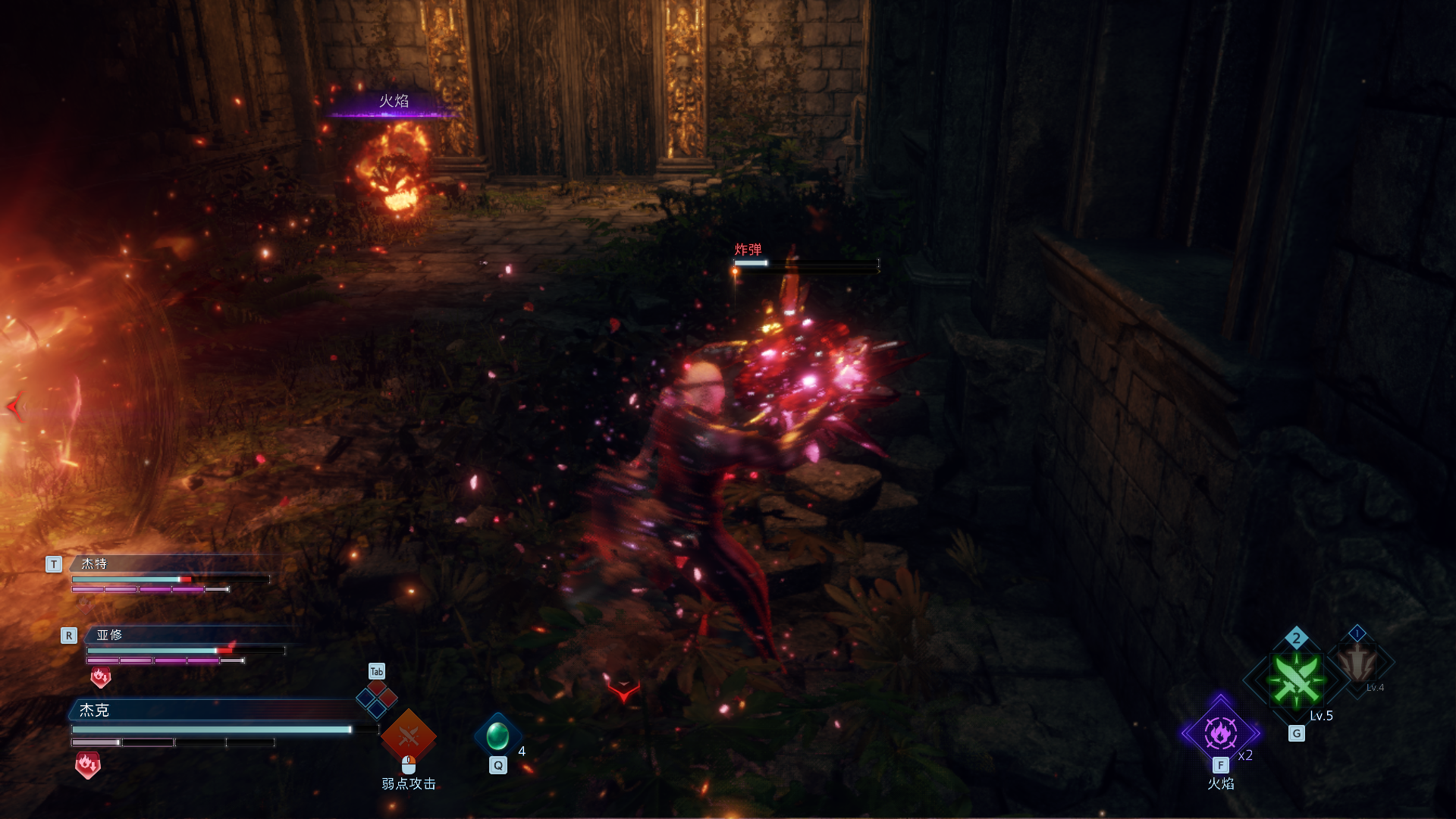The image size is (1456, 819).
Task: Target the 炸弹 enemy nameplate
Action: pos(748,249)
